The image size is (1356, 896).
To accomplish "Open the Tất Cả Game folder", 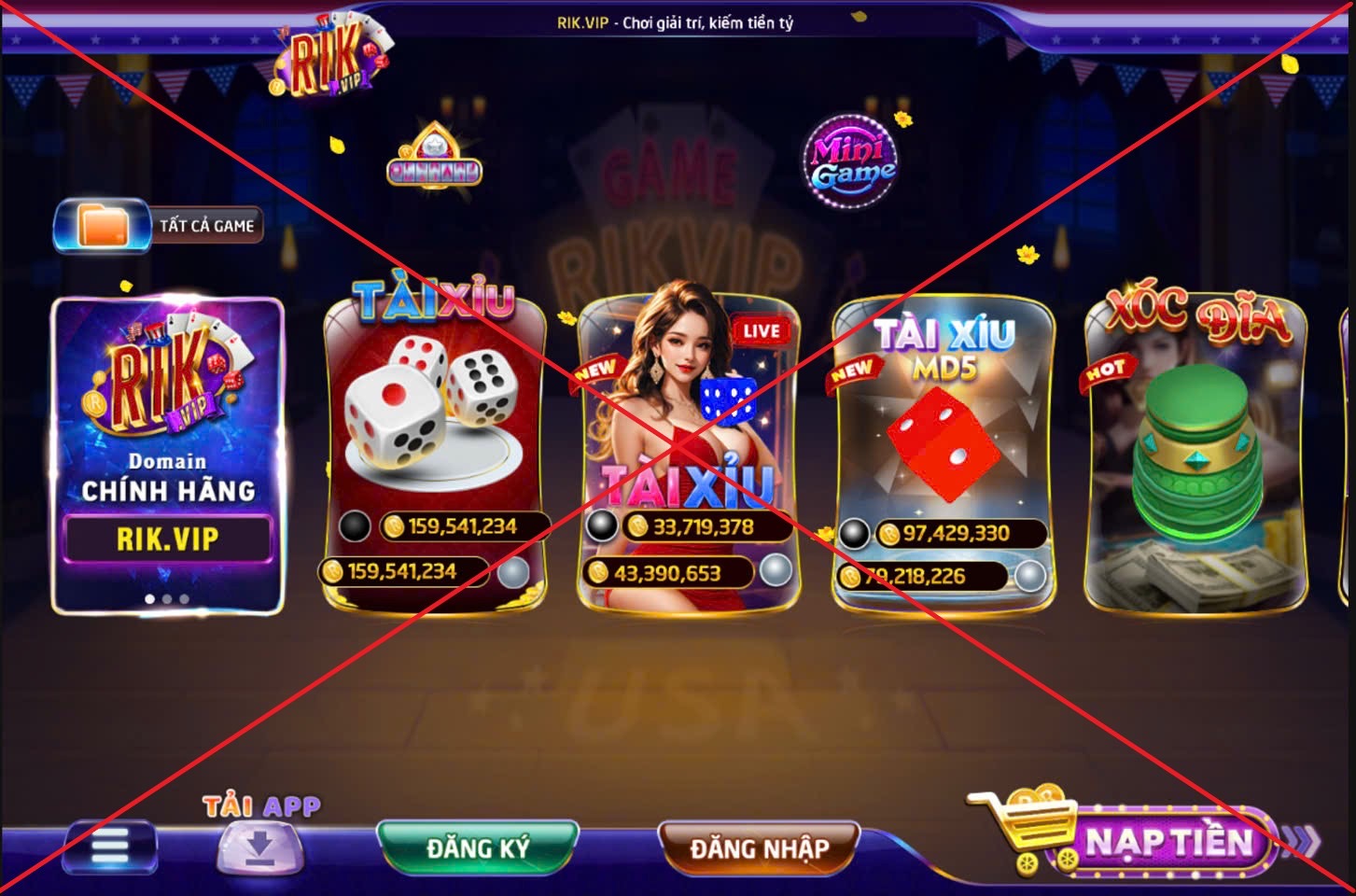I will tap(159, 226).
